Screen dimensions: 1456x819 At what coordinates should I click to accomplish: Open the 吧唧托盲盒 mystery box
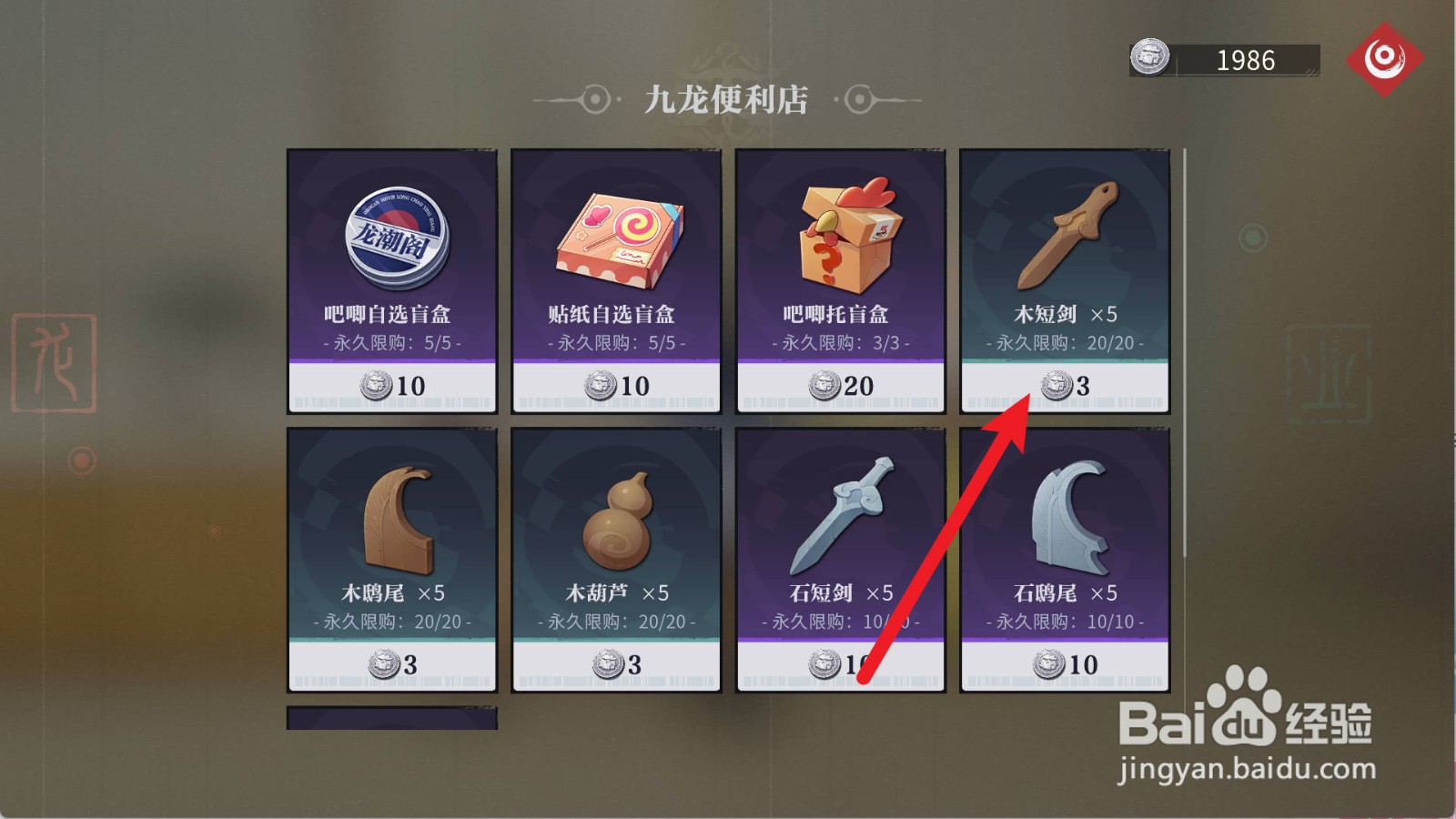point(839,273)
